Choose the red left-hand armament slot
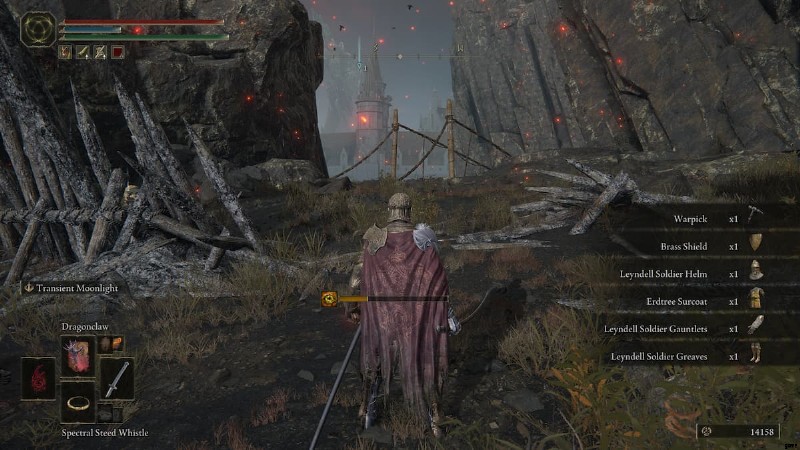Image resolution: width=800 pixels, height=450 pixels. [x=38, y=379]
